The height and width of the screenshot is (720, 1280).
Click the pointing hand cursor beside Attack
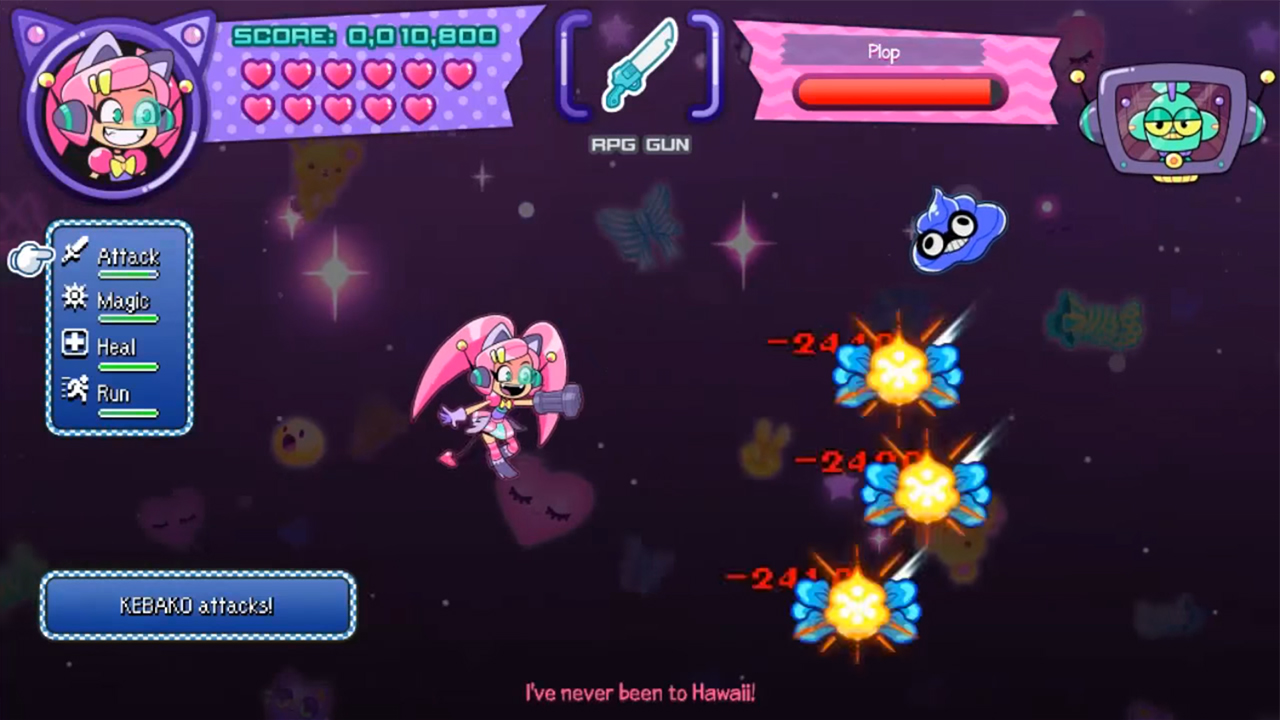coord(30,258)
